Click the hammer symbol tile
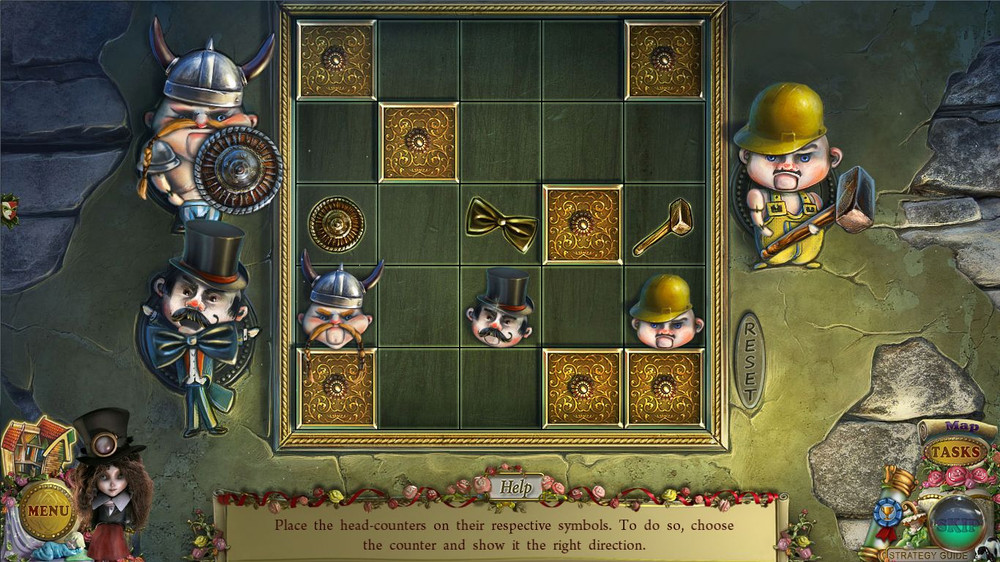This screenshot has height=562, width=1000. pos(663,225)
